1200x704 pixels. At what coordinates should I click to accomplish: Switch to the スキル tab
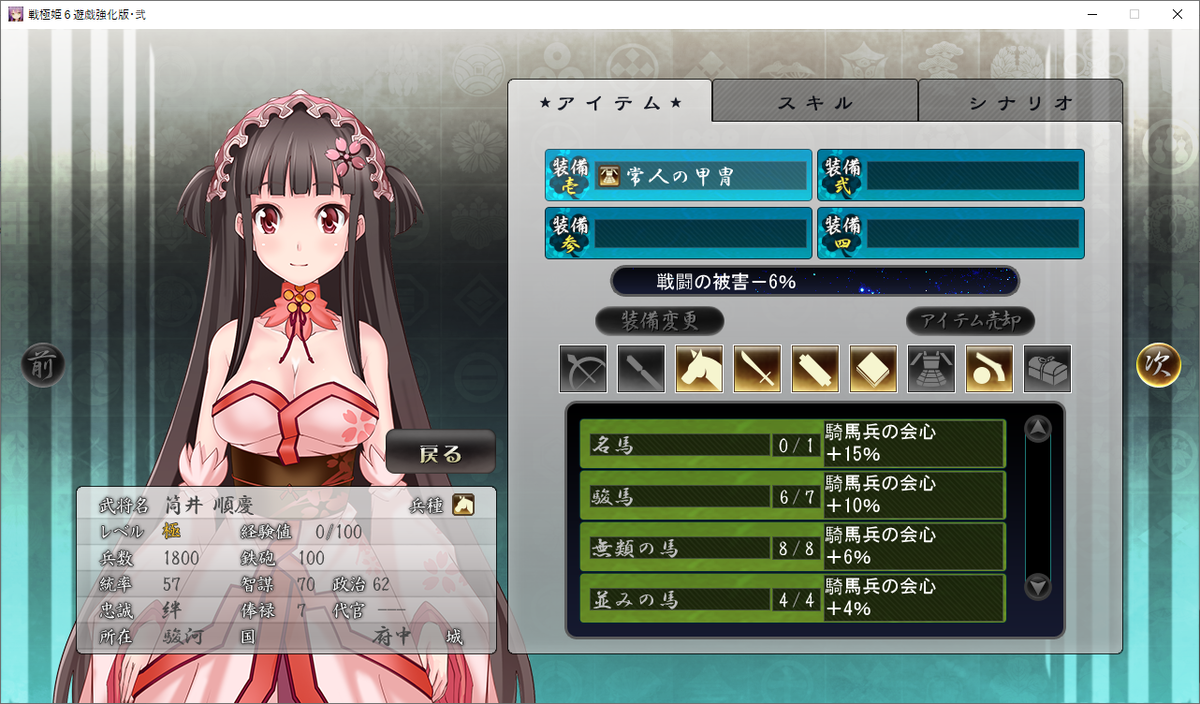[815, 102]
